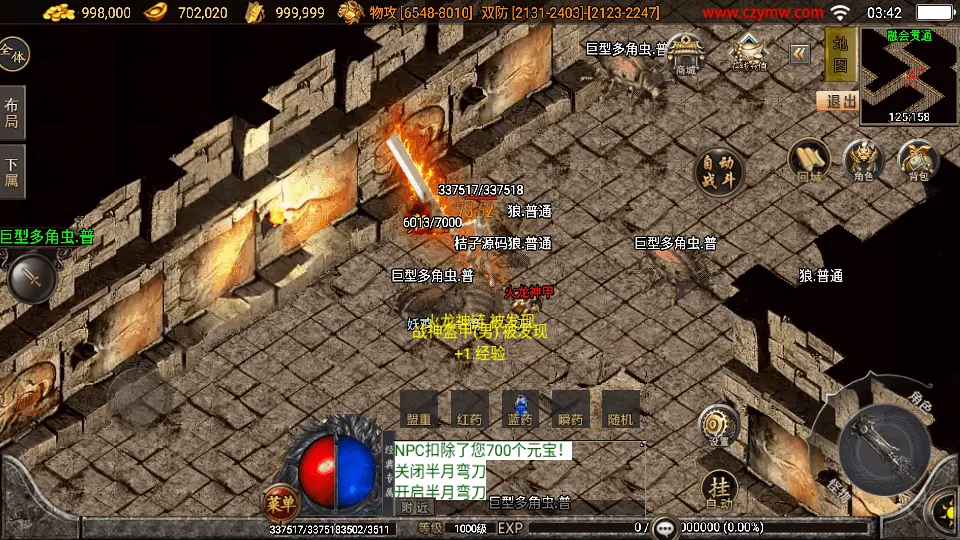Image resolution: width=960 pixels, height=540 pixels.
Task: Open the 设置 gear settings icon
Action: 718,425
